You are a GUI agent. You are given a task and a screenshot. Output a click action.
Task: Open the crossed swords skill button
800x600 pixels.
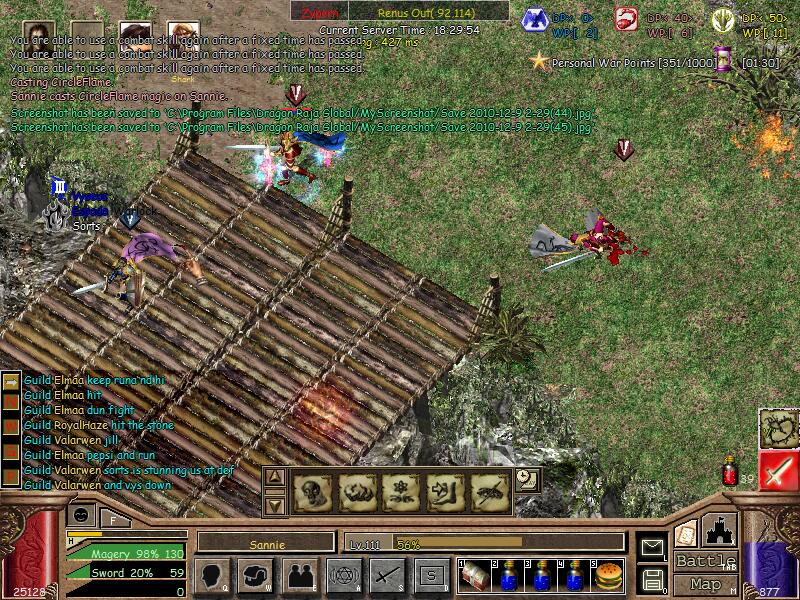(x=387, y=575)
